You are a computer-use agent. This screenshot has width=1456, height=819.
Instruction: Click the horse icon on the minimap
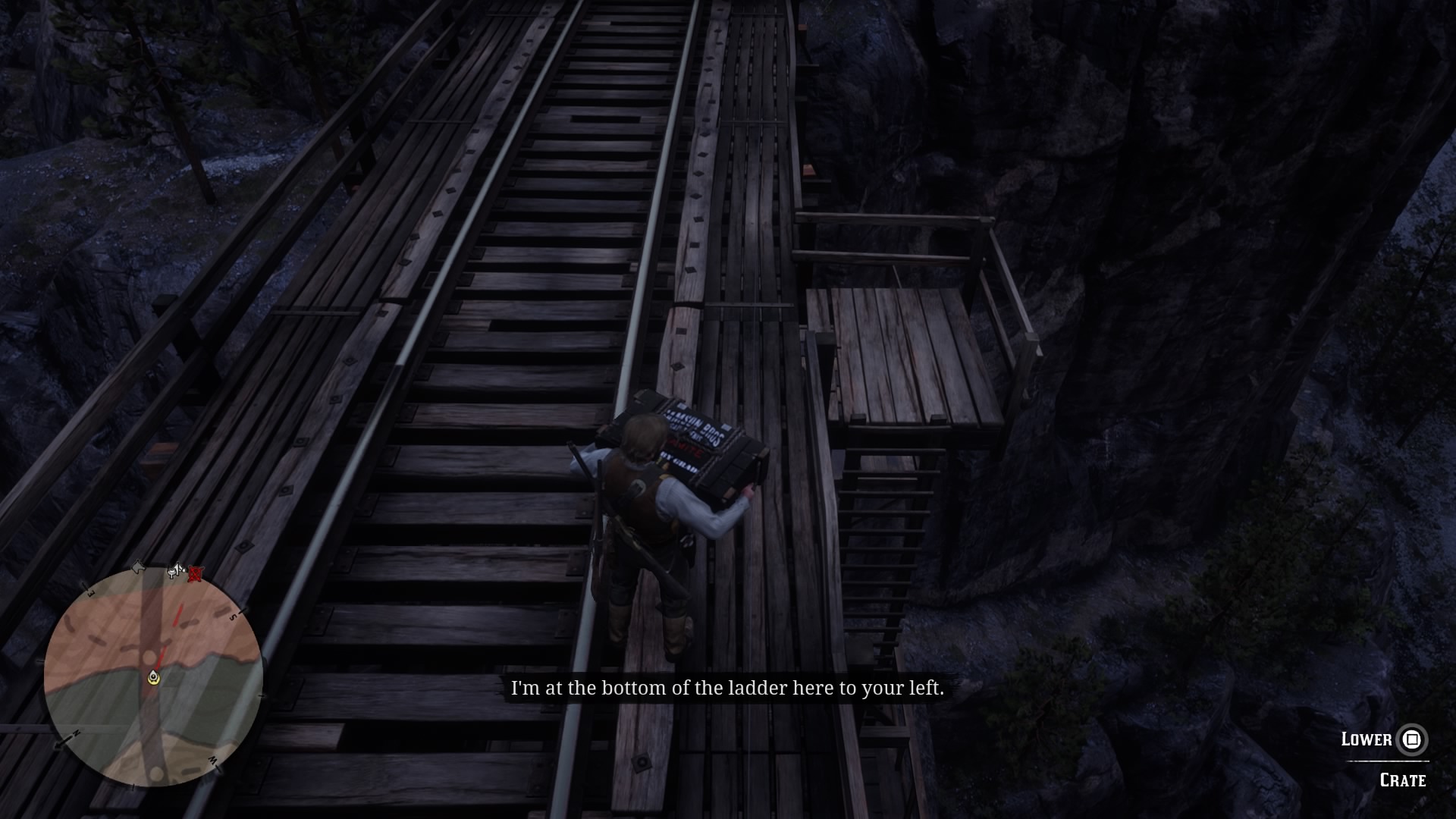pos(139,566)
